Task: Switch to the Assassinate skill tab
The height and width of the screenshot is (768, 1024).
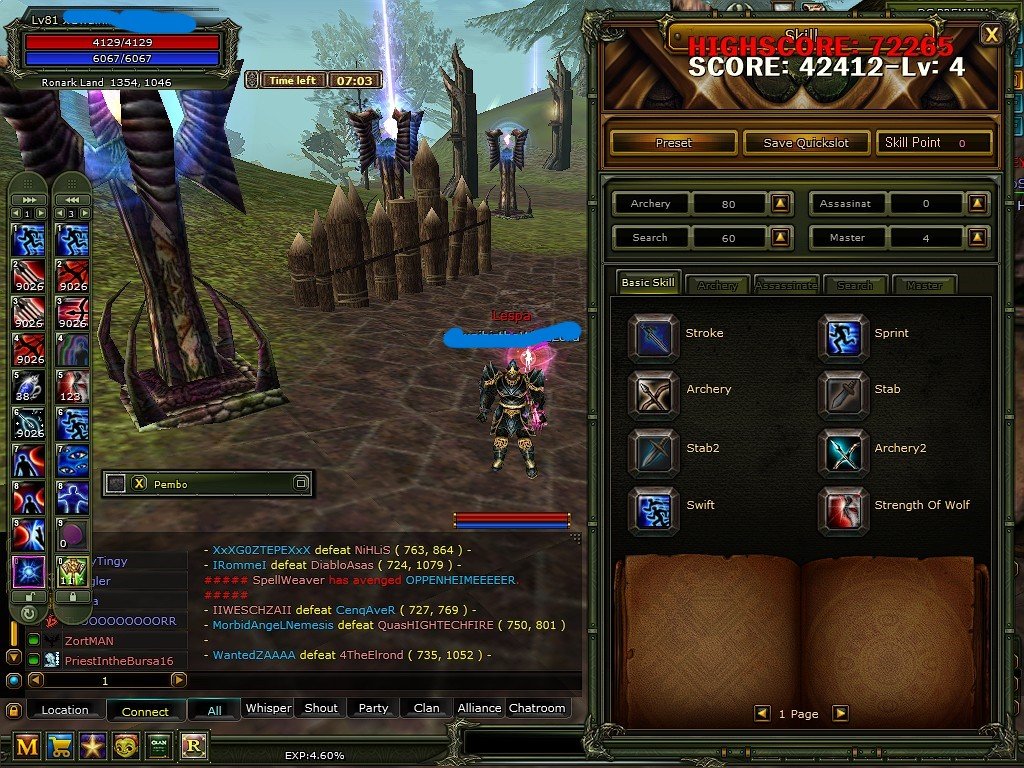Action: [x=786, y=285]
